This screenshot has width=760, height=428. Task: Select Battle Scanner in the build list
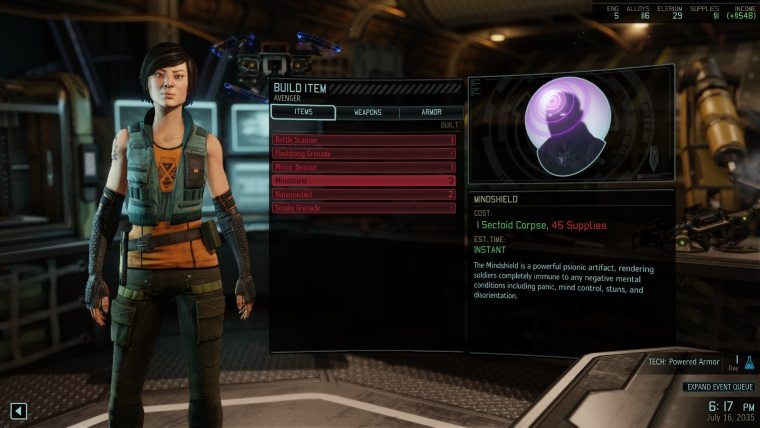click(364, 140)
